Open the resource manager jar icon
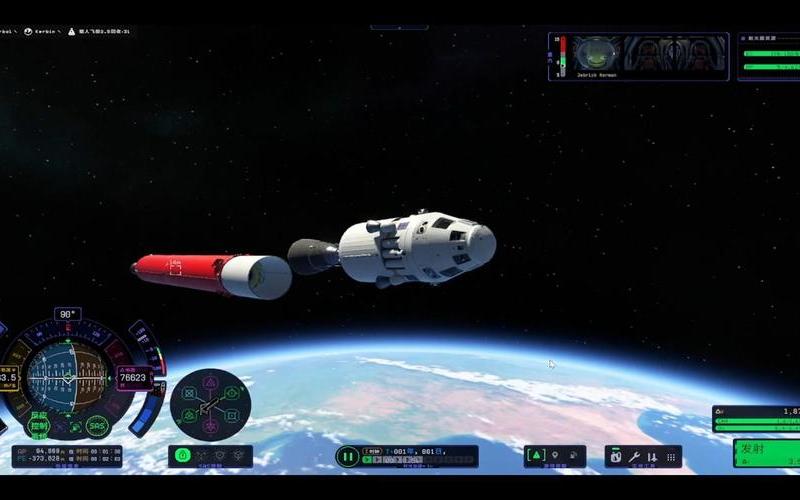The height and width of the screenshot is (500, 800). pyautogui.click(x=616, y=457)
